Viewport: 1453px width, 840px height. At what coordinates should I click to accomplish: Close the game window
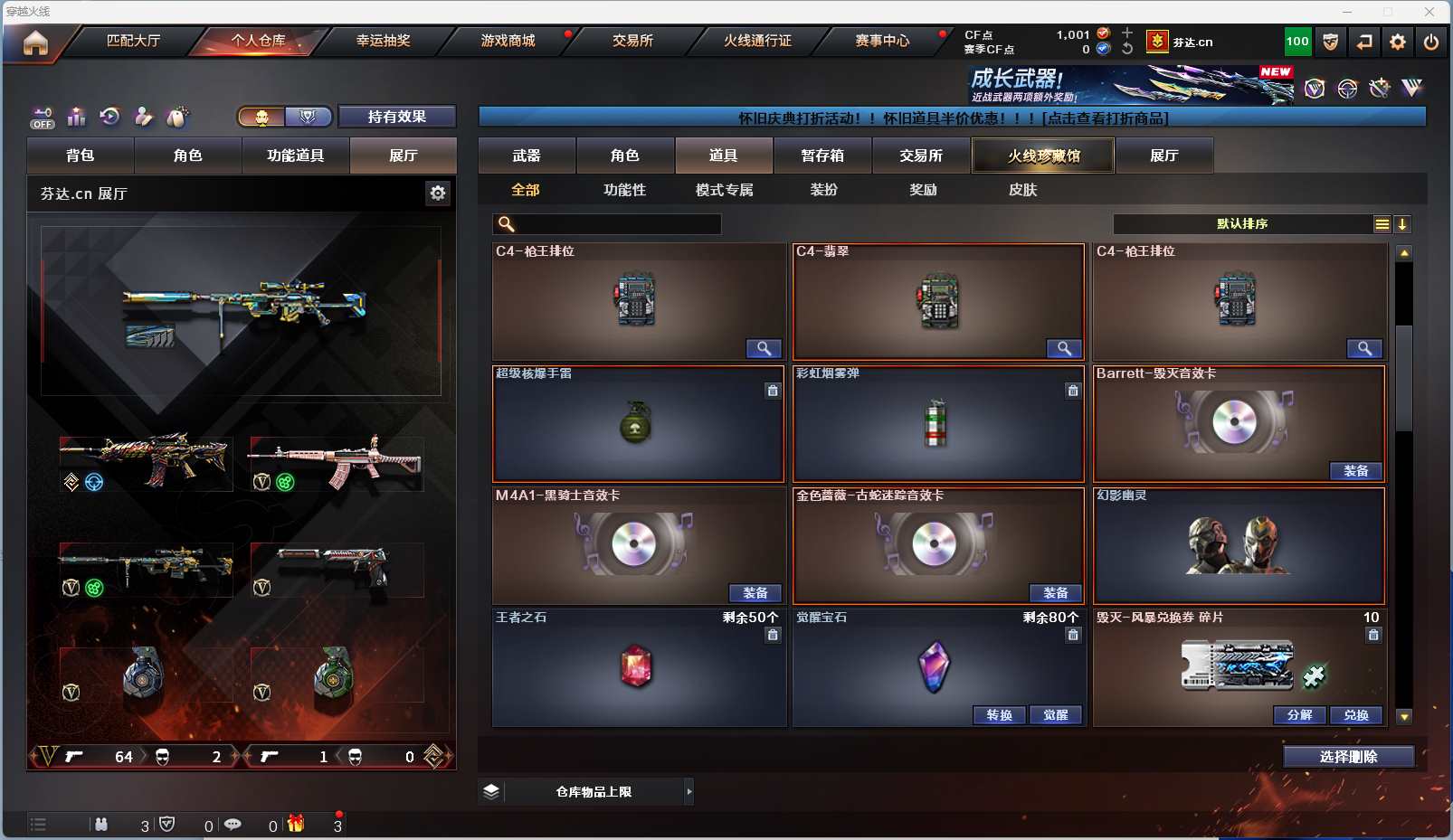pyautogui.click(x=1429, y=12)
